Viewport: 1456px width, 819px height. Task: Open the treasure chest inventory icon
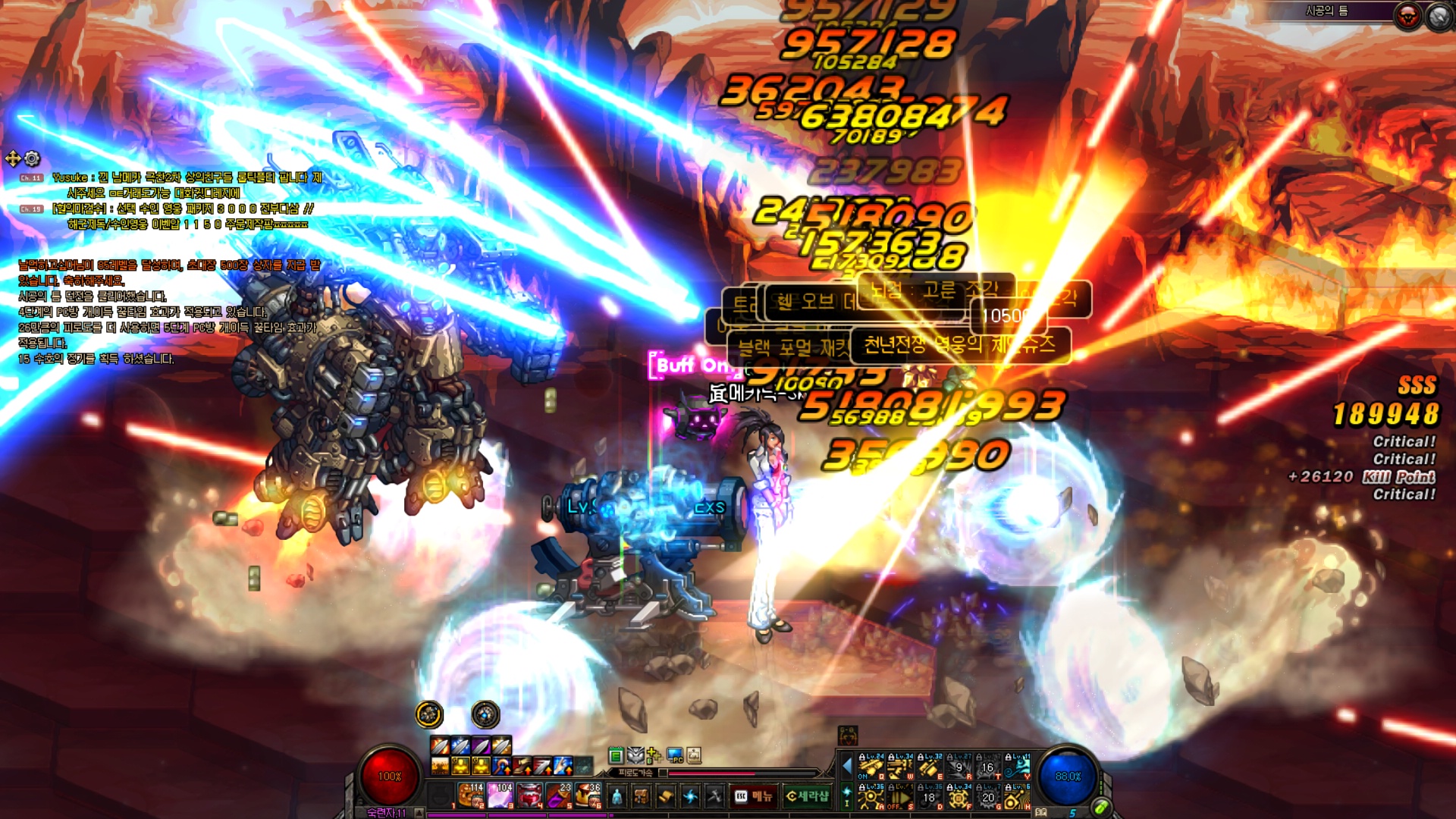coord(642,796)
